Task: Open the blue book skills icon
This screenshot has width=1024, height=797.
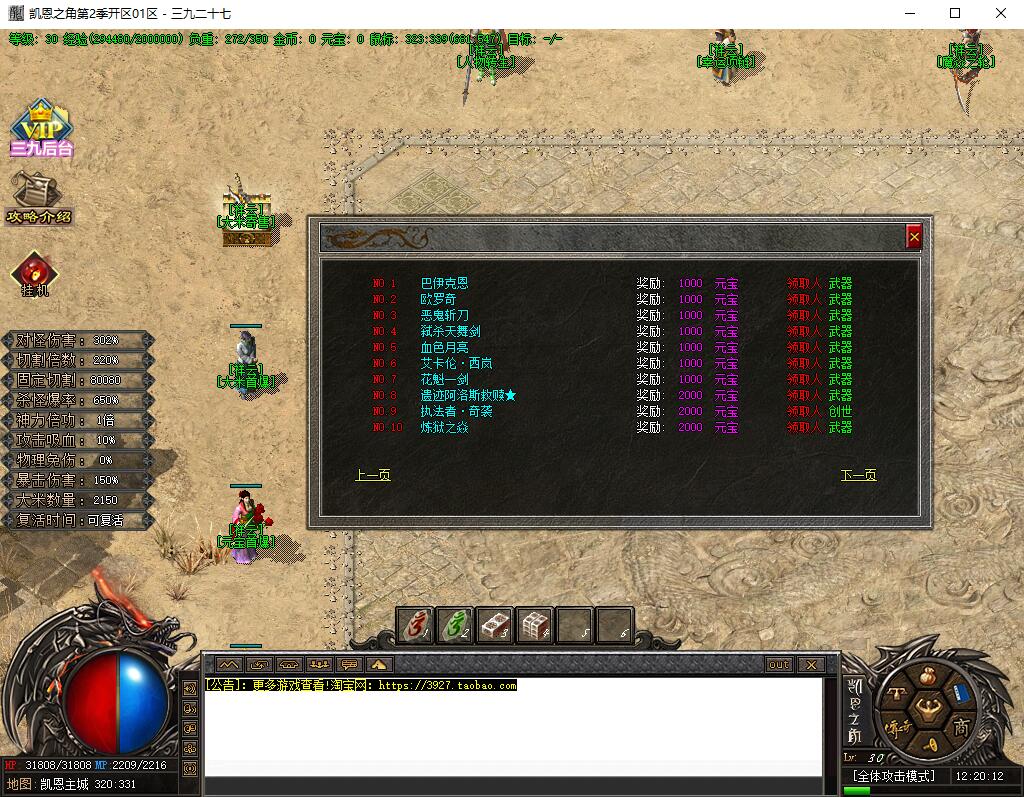Action: pyautogui.click(x=961, y=692)
